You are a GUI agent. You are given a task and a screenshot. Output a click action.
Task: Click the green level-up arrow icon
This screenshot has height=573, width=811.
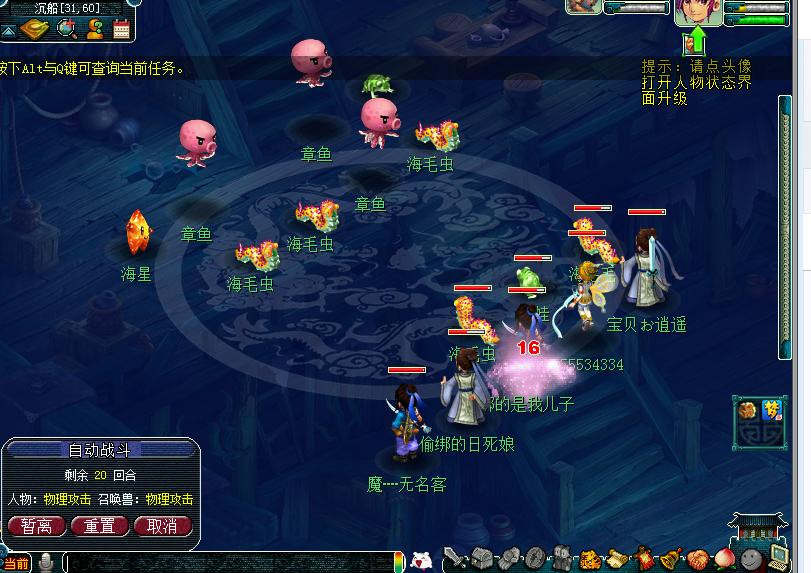tap(695, 42)
